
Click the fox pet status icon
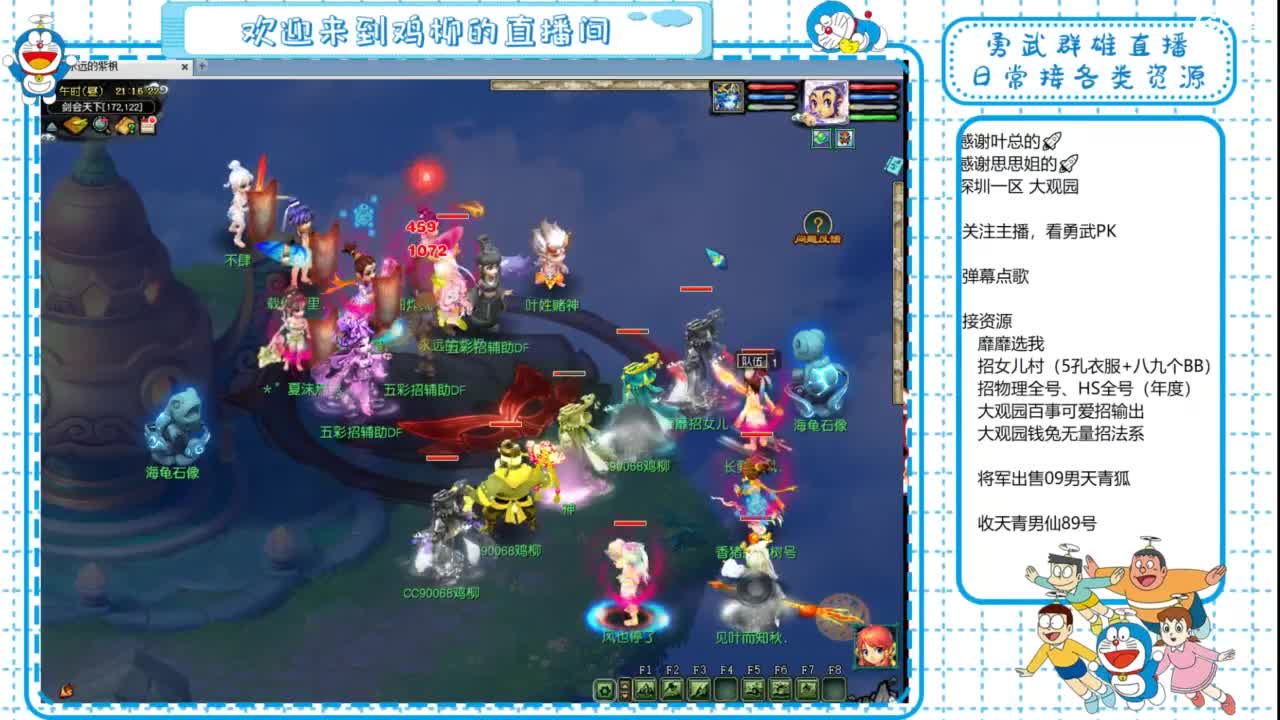[x=845, y=139]
